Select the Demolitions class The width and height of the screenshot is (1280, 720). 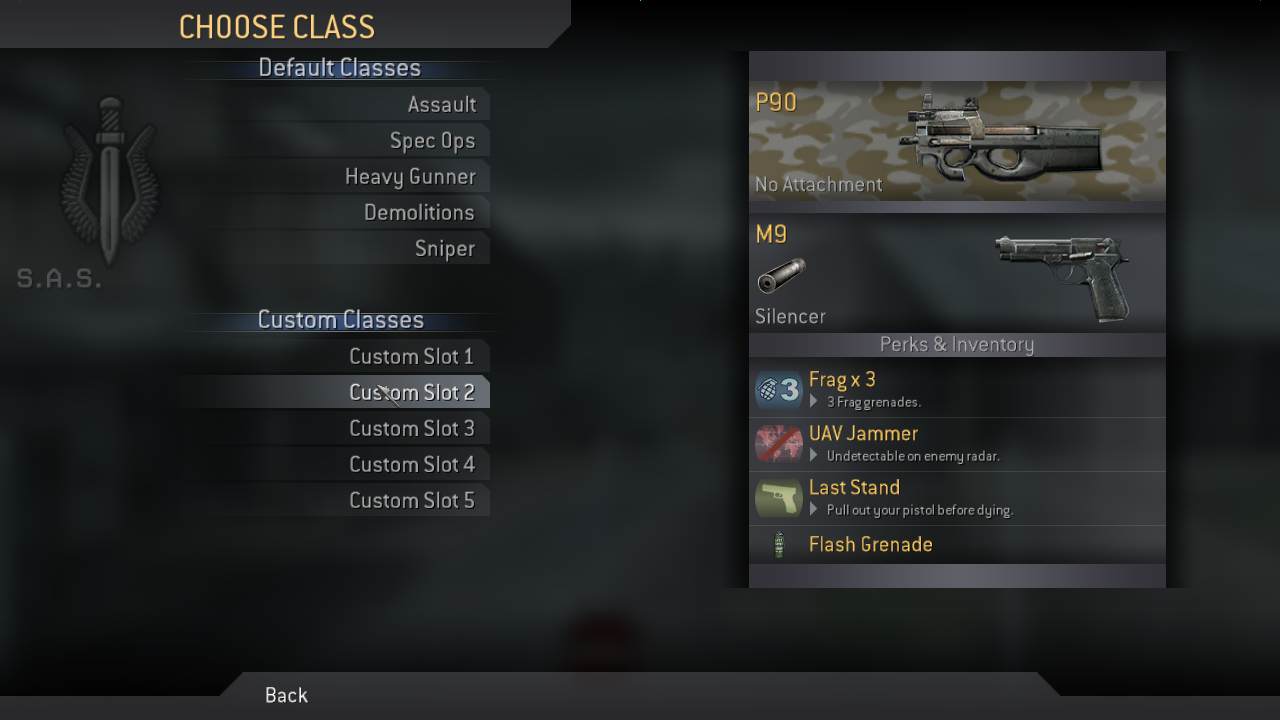click(x=419, y=213)
